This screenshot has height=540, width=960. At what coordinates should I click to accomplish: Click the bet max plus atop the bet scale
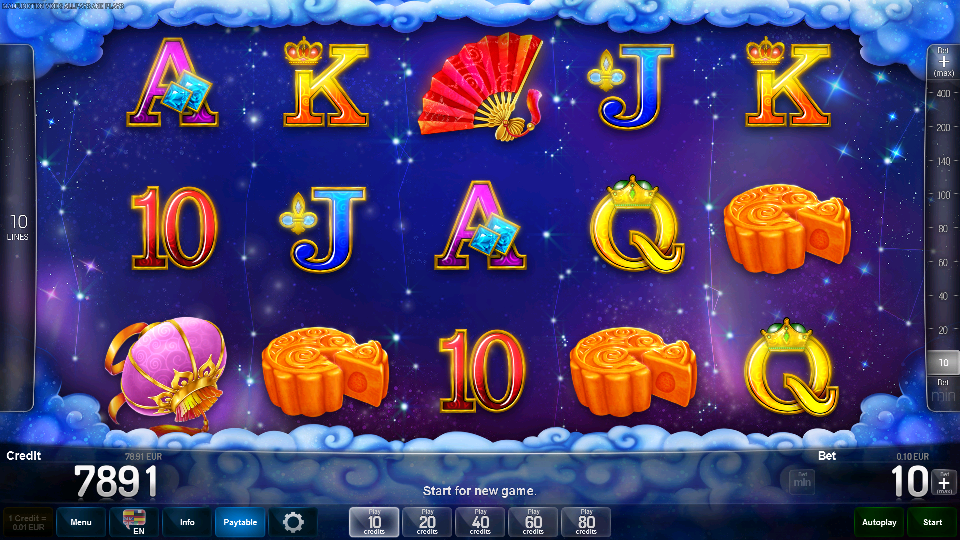(x=943, y=61)
